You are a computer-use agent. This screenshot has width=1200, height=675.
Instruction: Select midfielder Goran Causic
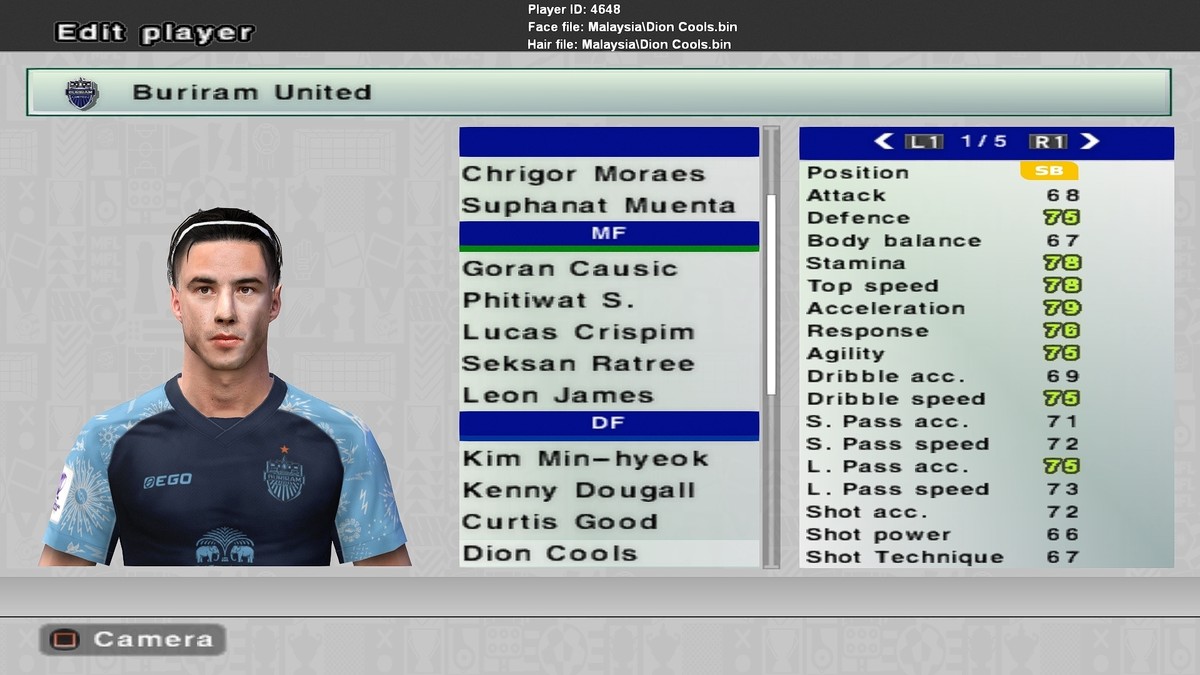570,269
